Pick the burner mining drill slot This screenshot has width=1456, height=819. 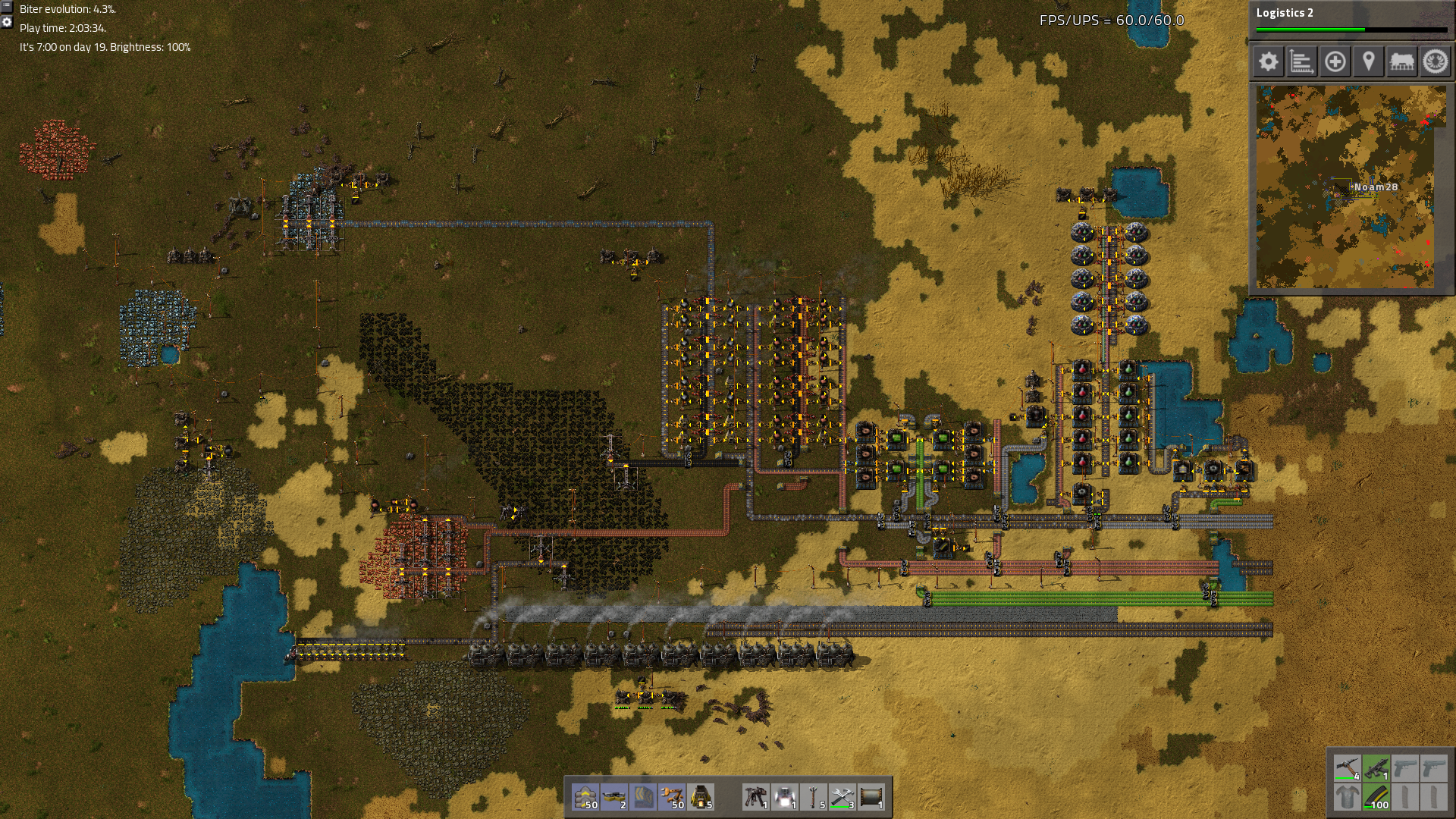756,797
